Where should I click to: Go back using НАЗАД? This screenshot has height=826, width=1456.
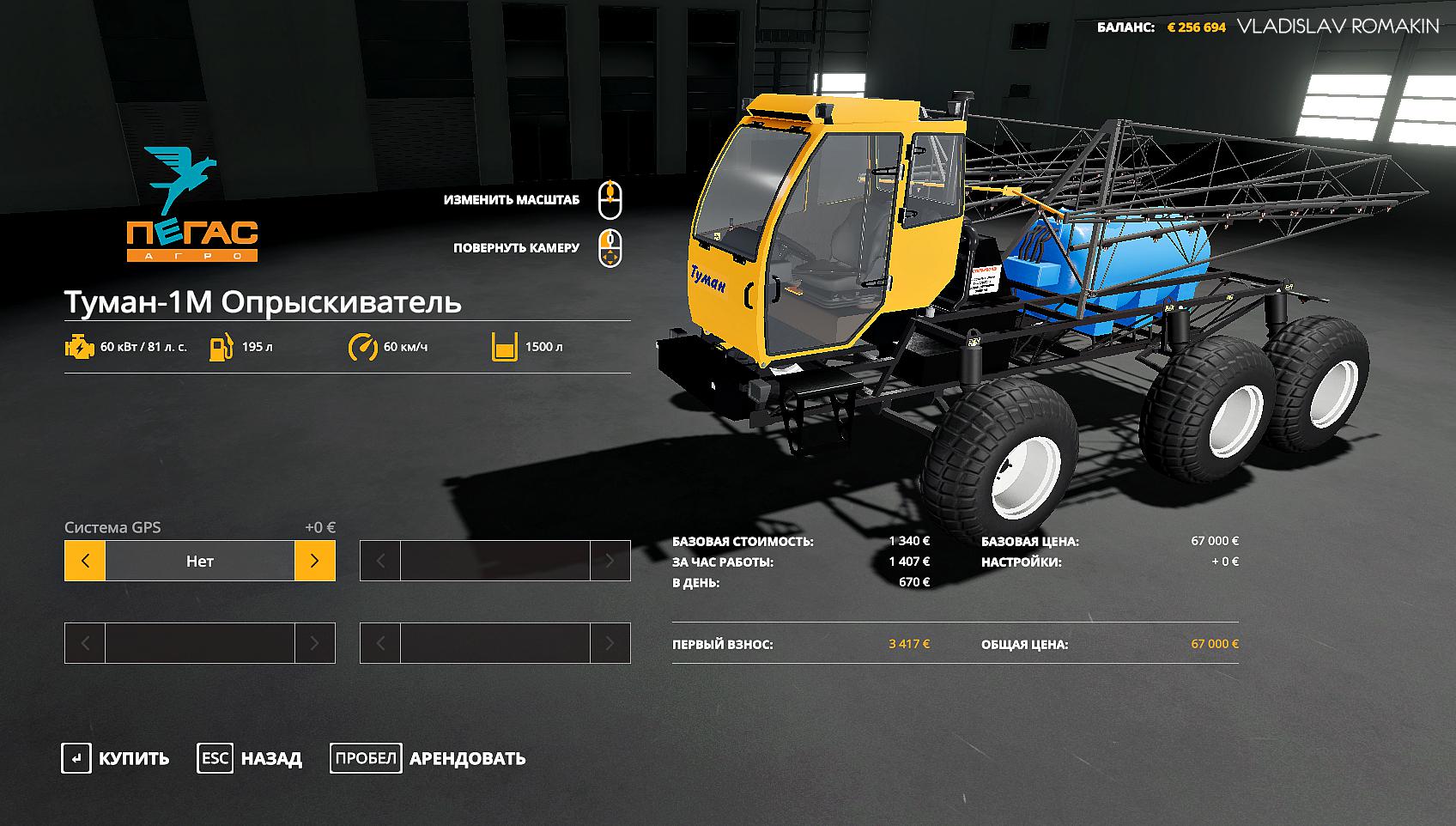tap(251, 758)
